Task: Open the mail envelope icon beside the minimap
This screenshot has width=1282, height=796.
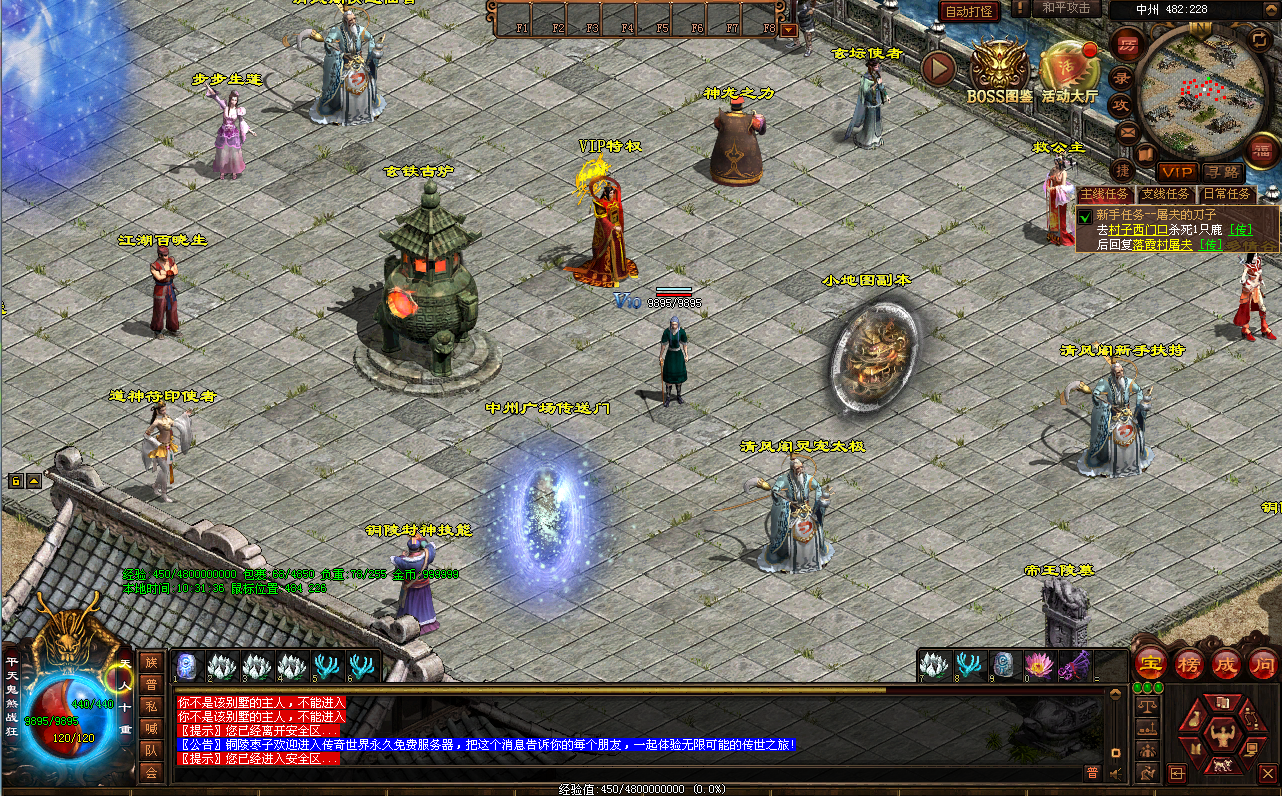Action: 1127,131
